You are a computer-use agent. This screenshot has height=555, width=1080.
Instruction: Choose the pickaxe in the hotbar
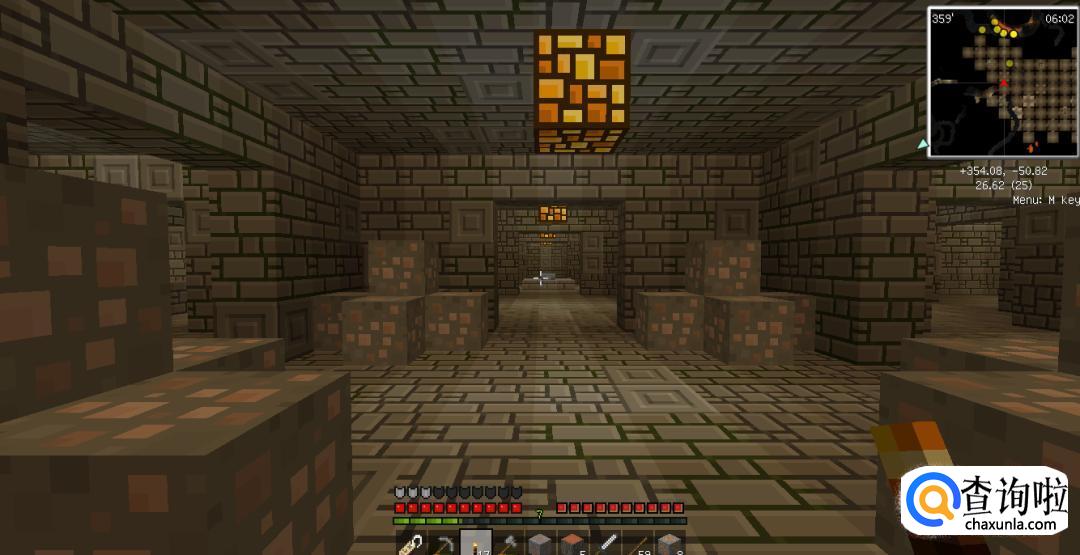click(441, 543)
